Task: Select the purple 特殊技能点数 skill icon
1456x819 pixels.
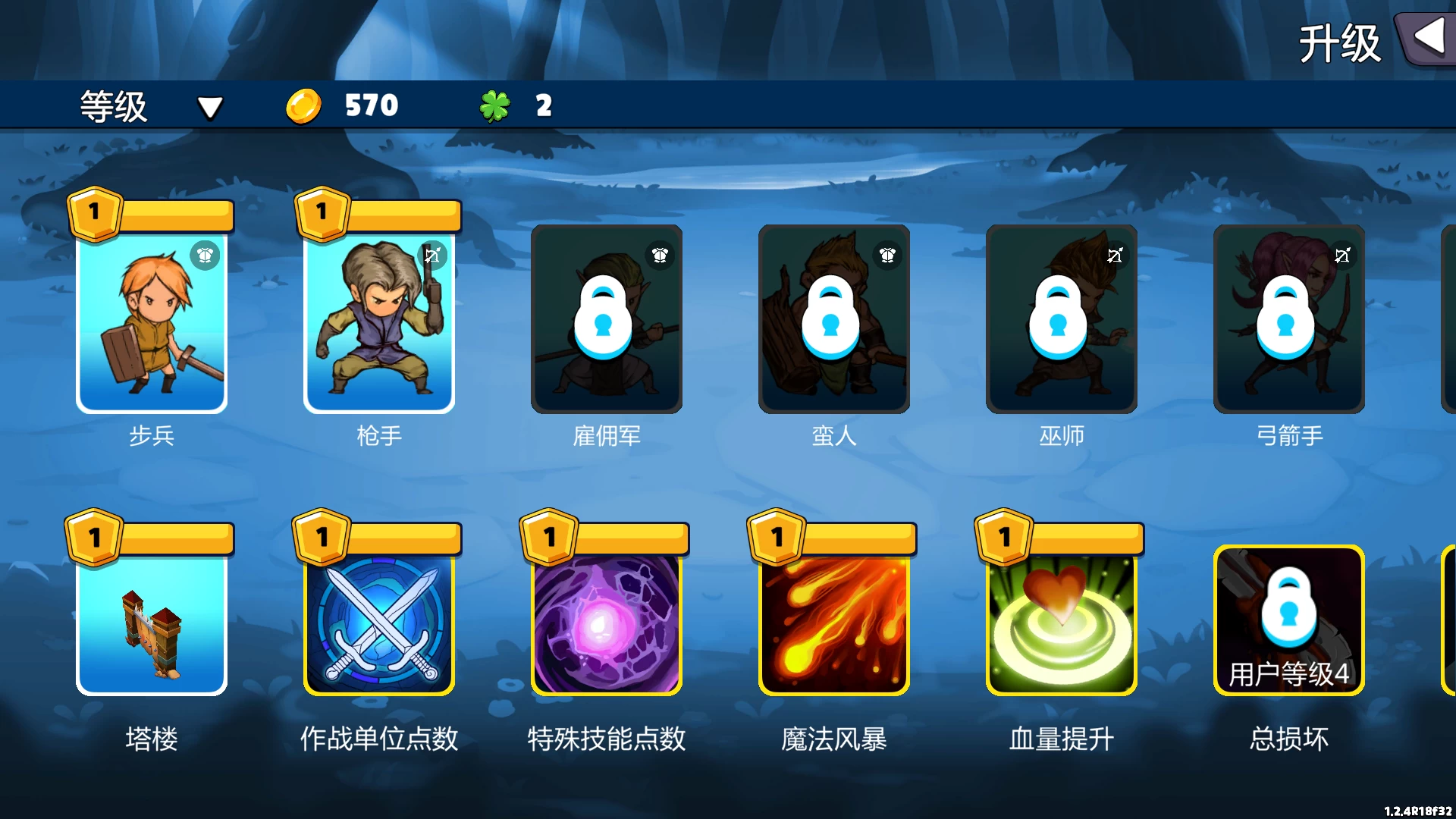Action: [606, 622]
